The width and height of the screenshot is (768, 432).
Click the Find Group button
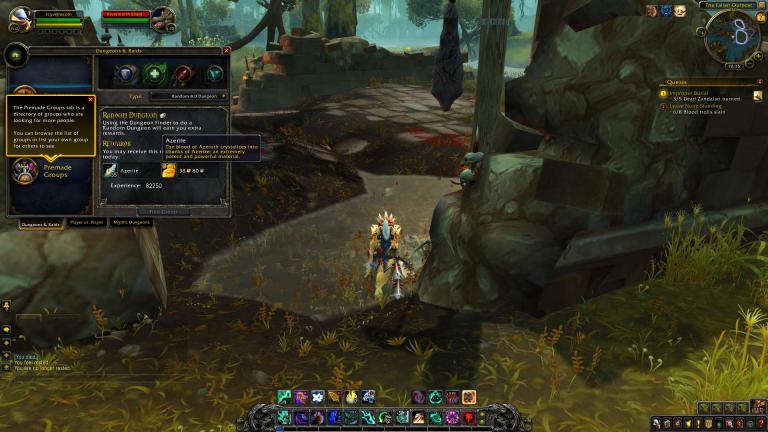162,211
